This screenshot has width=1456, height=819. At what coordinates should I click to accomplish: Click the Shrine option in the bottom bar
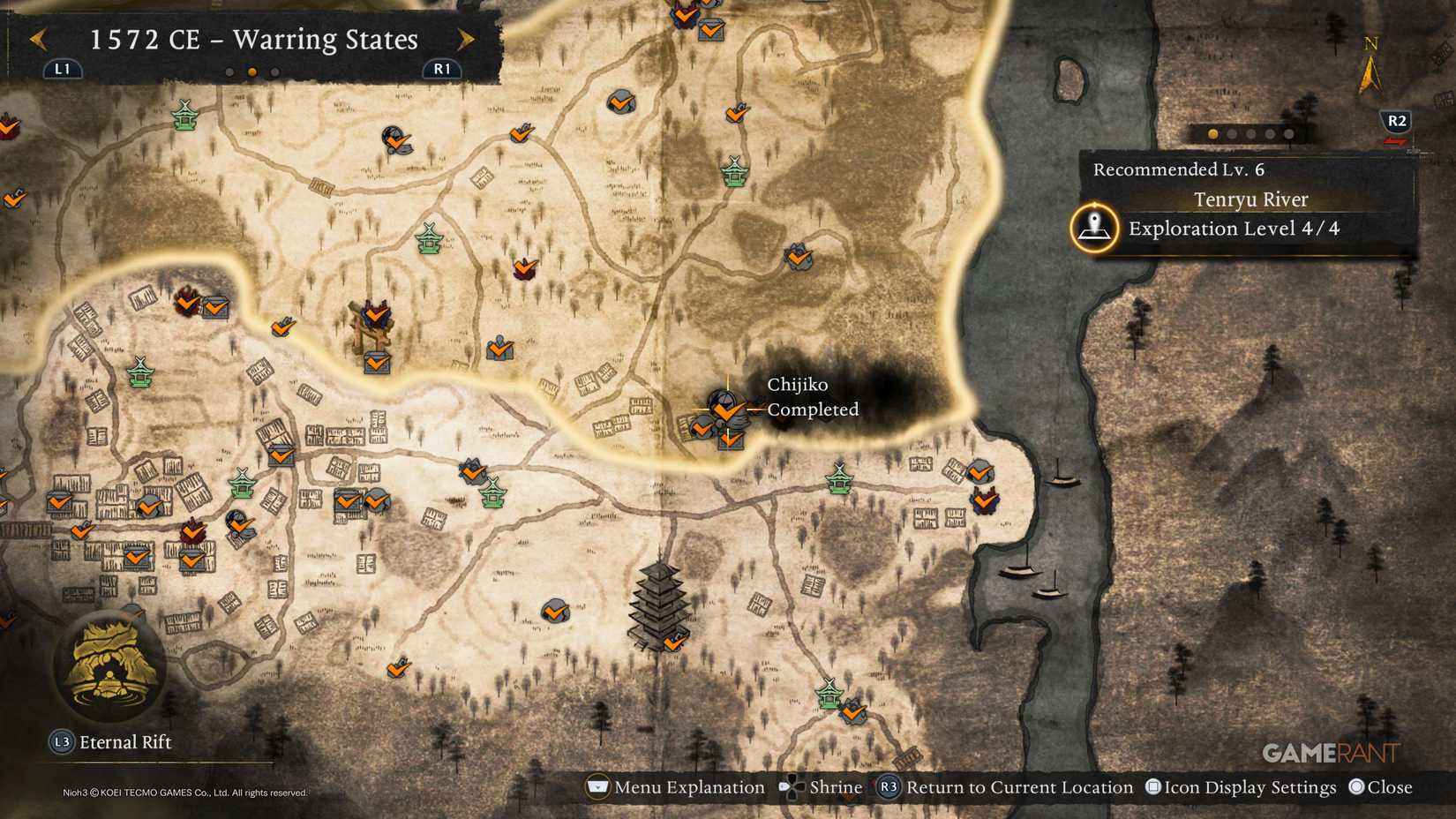[822, 786]
